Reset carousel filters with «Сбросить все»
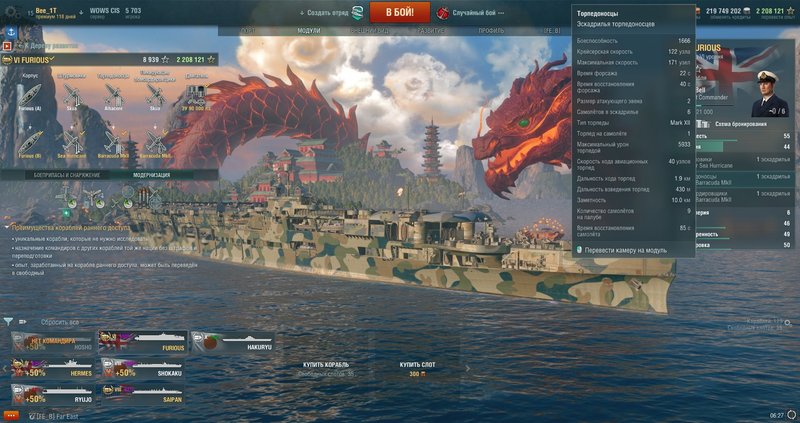Image resolution: width=800 pixels, height=423 pixels. [58, 322]
